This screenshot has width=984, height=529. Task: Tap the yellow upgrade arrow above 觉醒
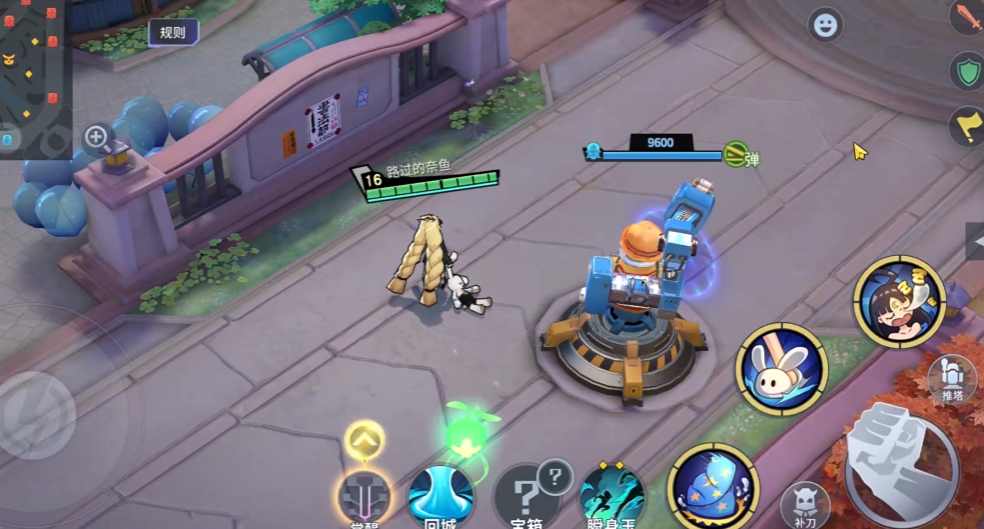365,439
